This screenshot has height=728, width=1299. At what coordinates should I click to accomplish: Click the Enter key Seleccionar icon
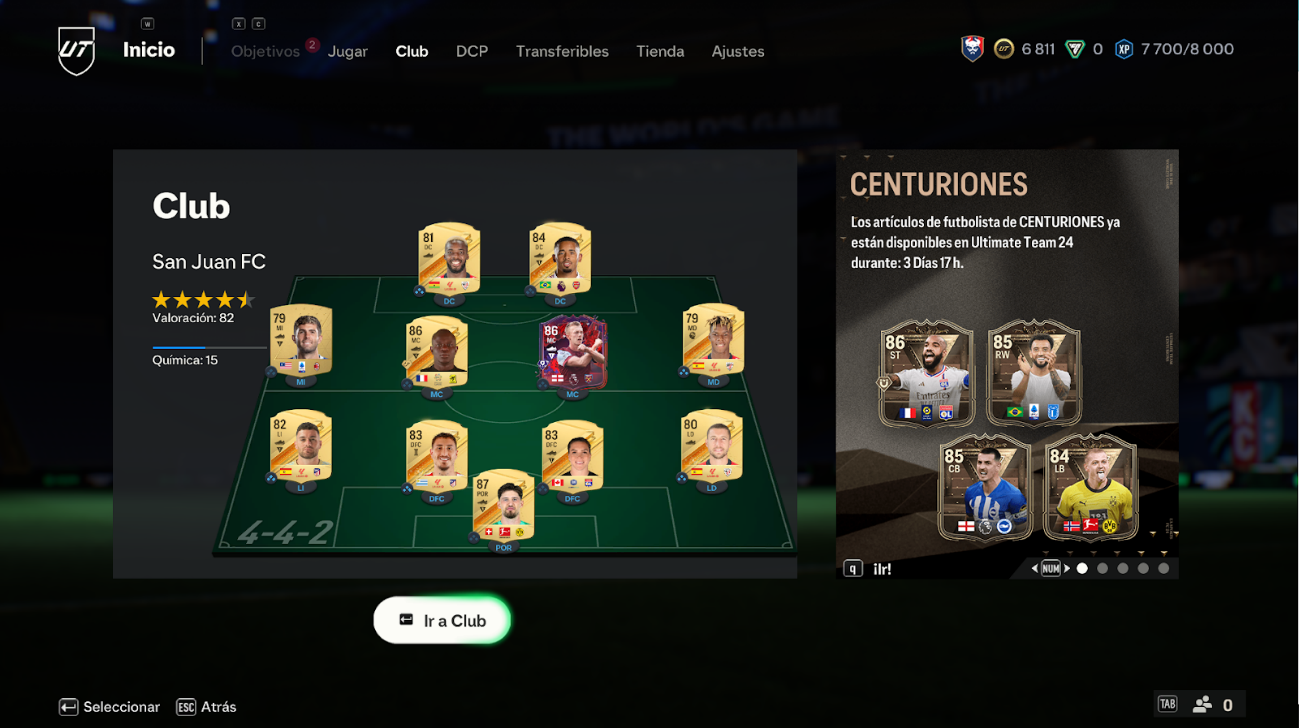67,706
